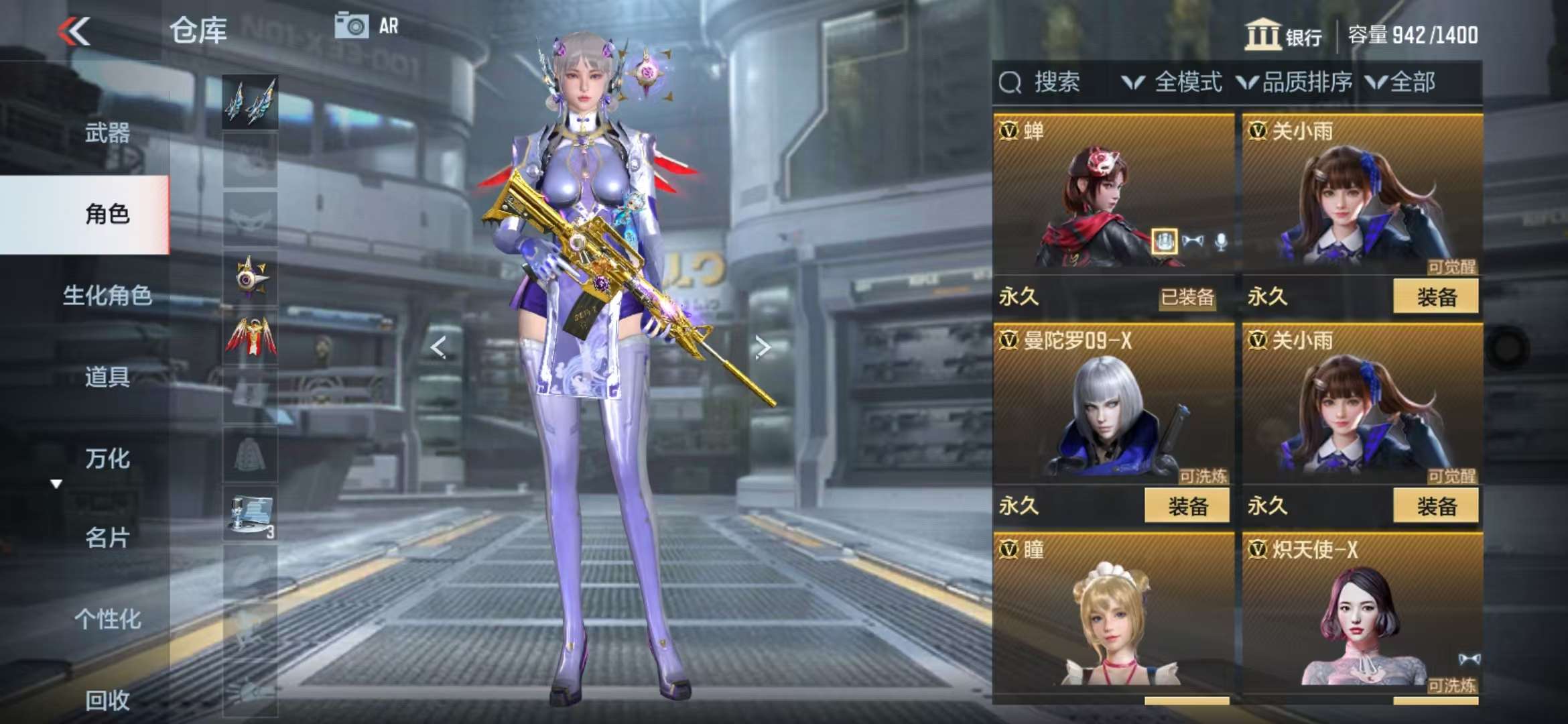Open the 万化 tab
1568x724 pixels.
pyautogui.click(x=107, y=459)
